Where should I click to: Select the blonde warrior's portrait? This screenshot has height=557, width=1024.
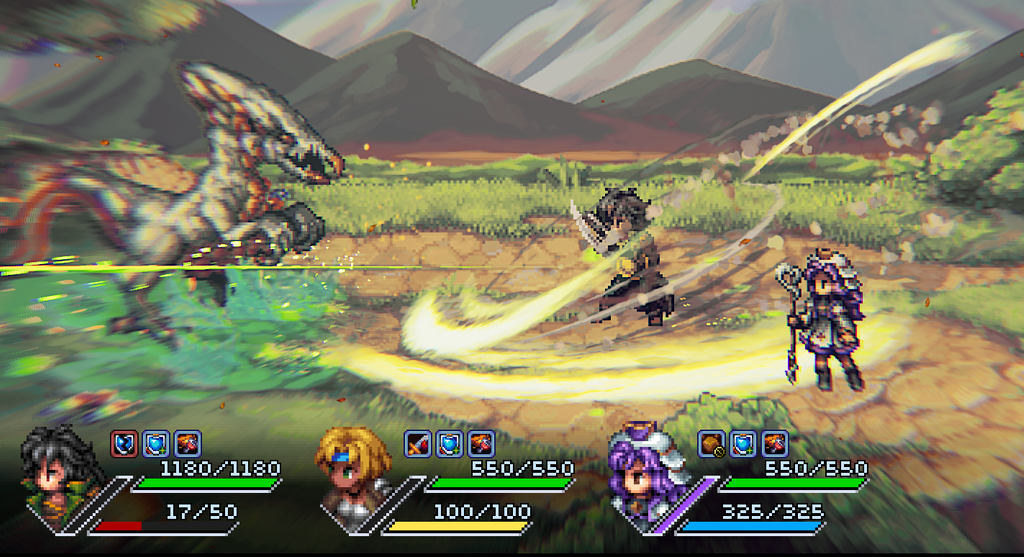tap(348, 470)
